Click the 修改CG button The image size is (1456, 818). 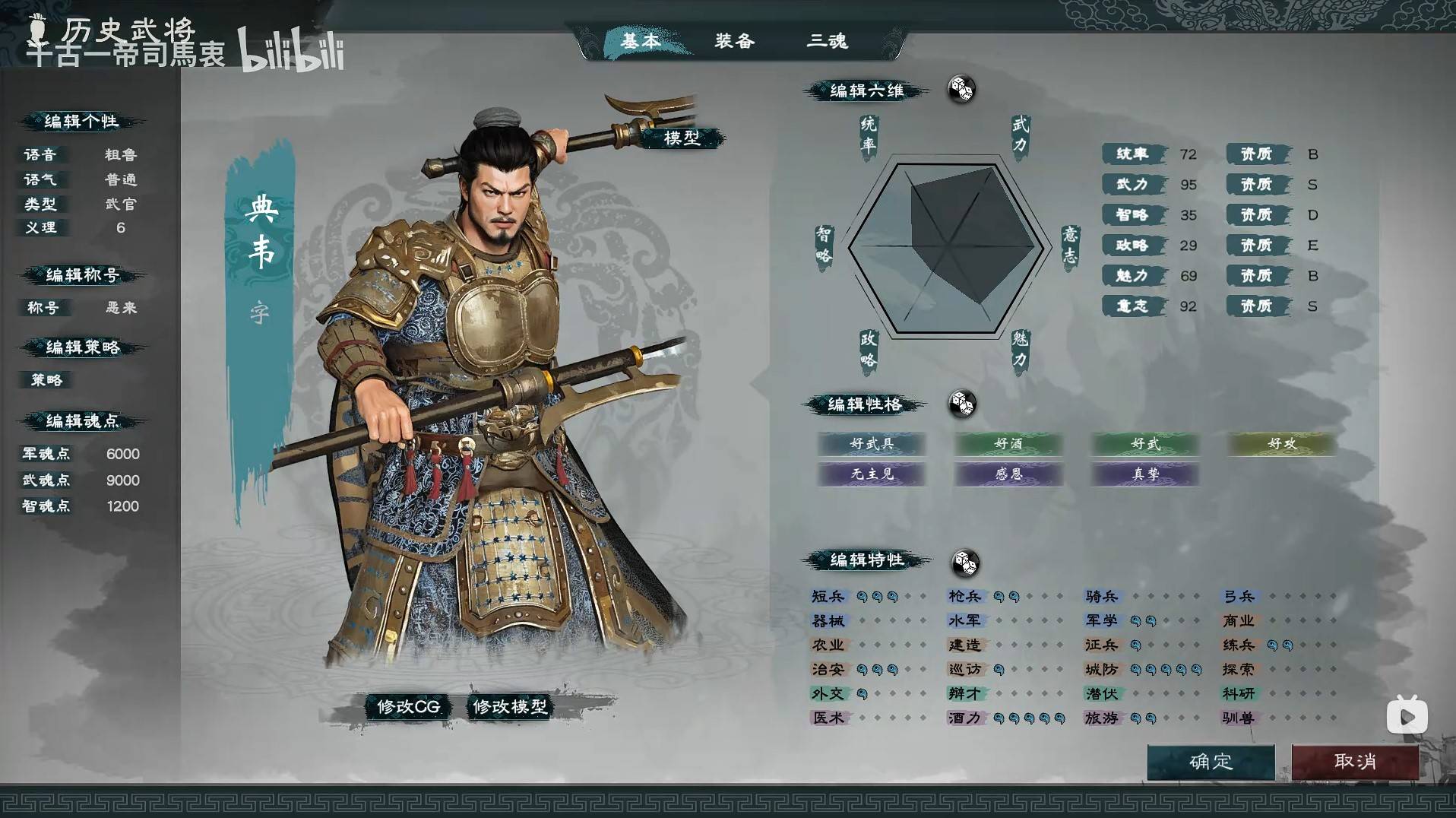(406, 706)
